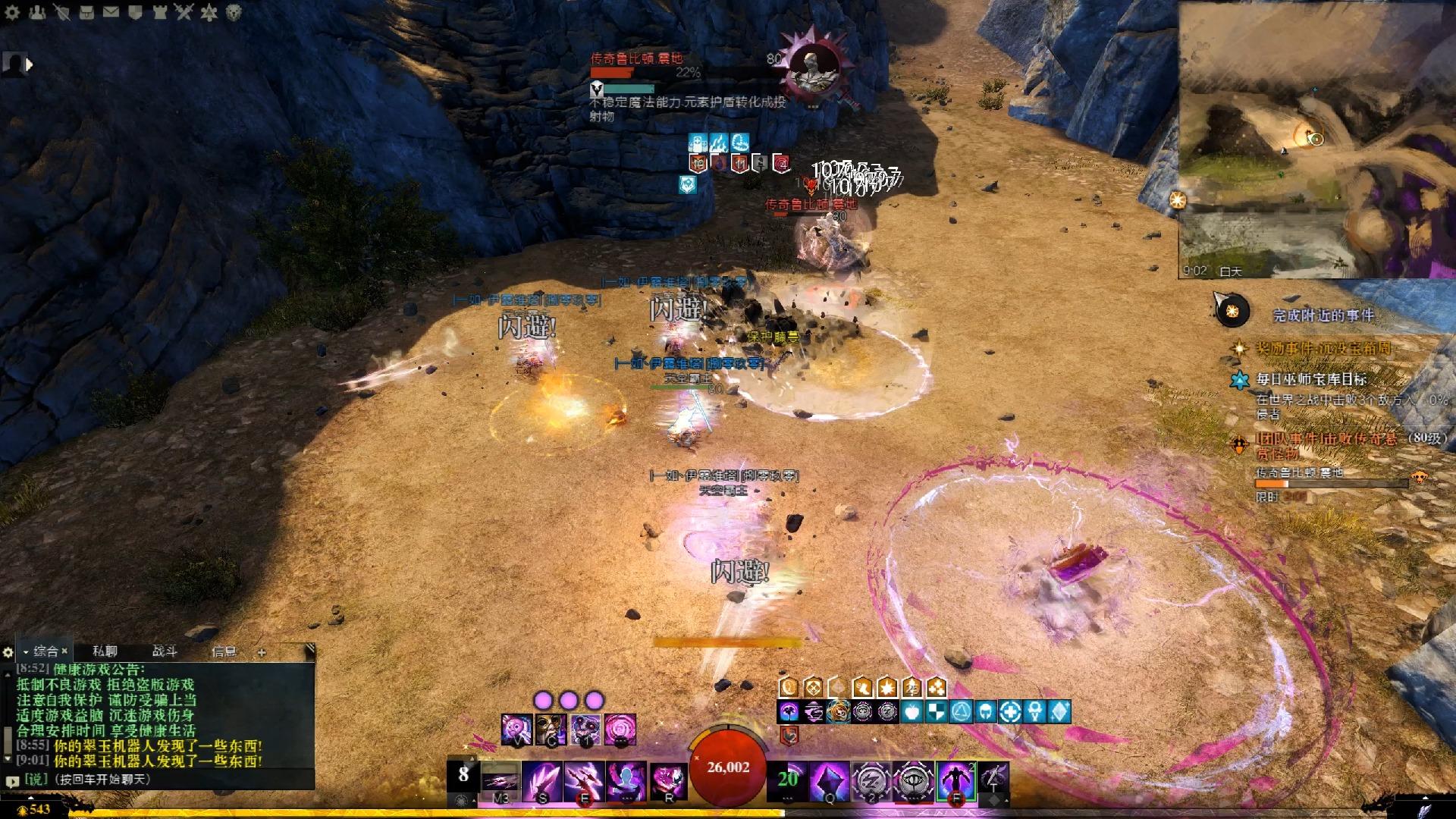Screen dimensions: 1456x819
Task: Use the heart healing skill bound to R
Action: coord(669,780)
